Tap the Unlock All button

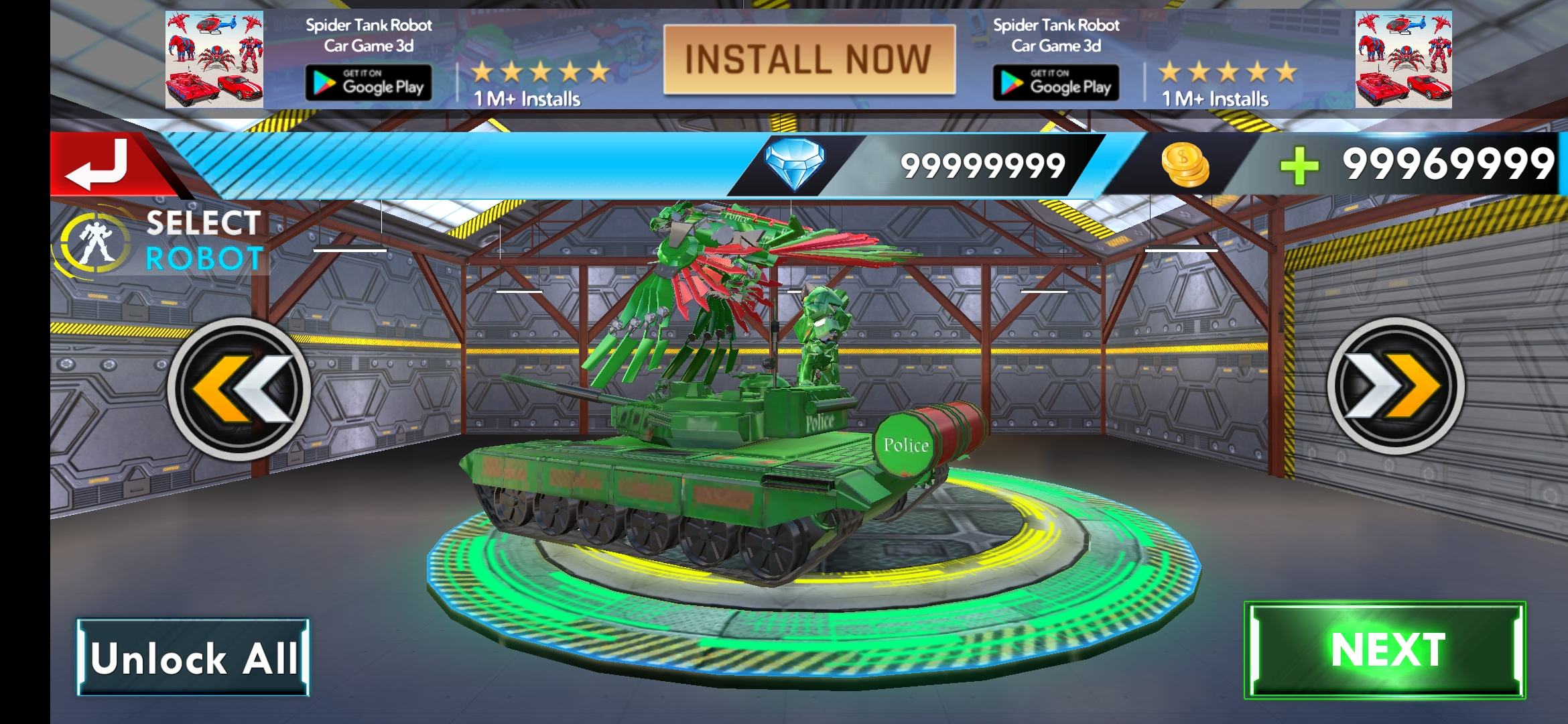(193, 658)
